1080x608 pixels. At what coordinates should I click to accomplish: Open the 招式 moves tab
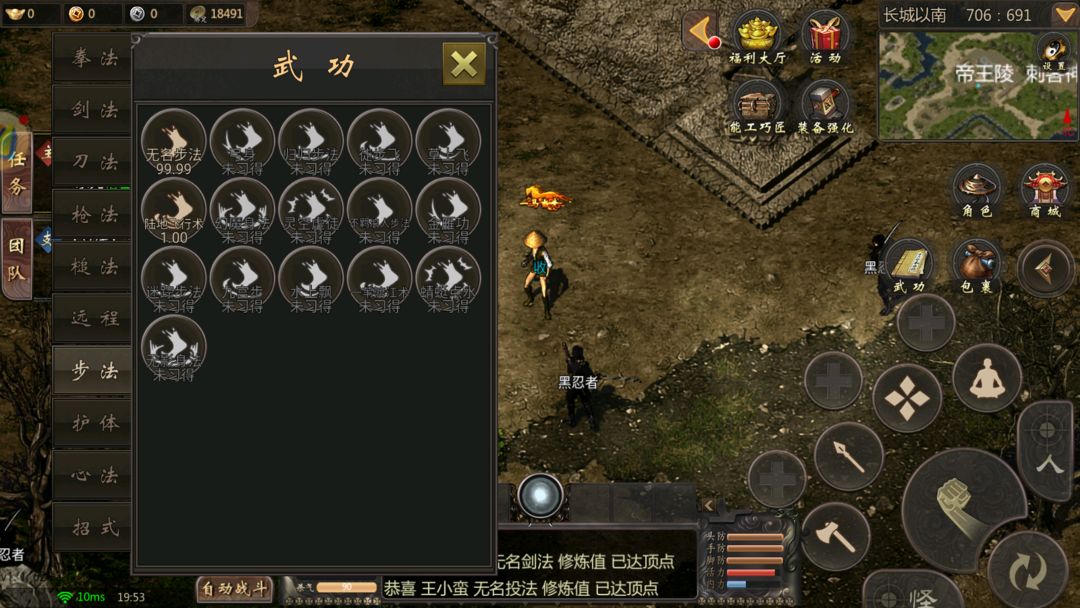[x=94, y=527]
